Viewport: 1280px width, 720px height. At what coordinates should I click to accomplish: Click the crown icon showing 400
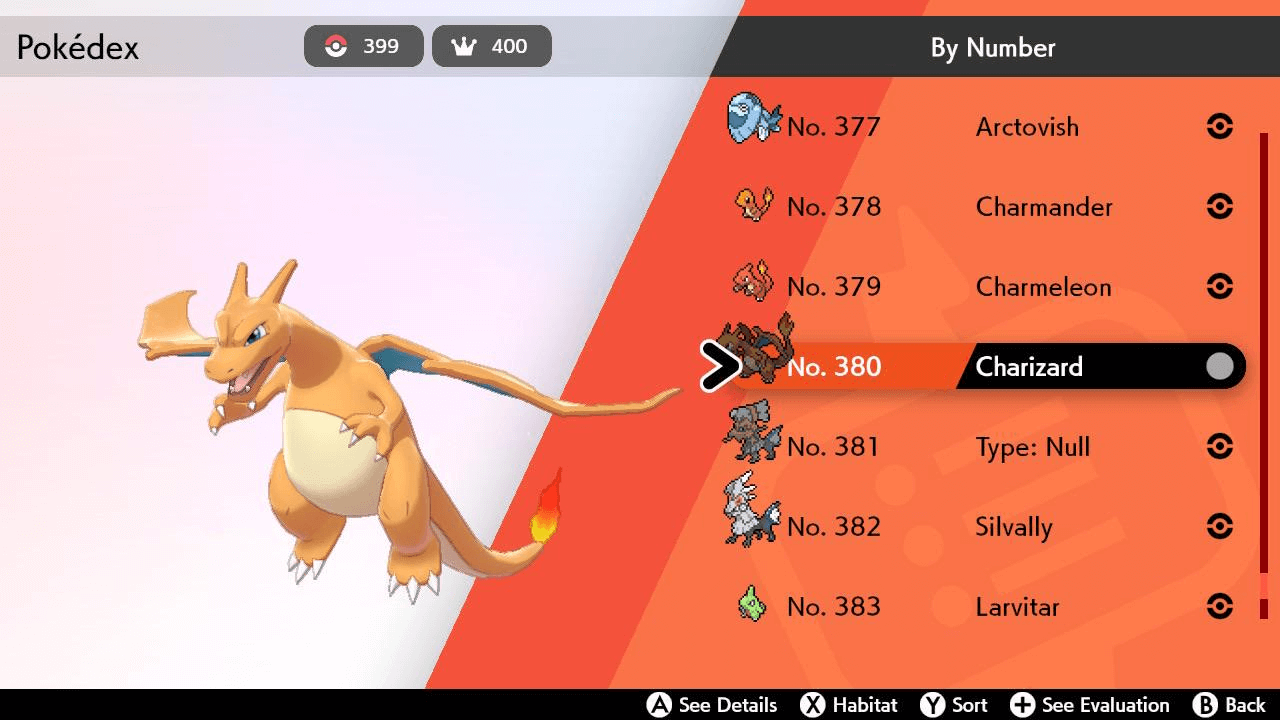click(491, 45)
